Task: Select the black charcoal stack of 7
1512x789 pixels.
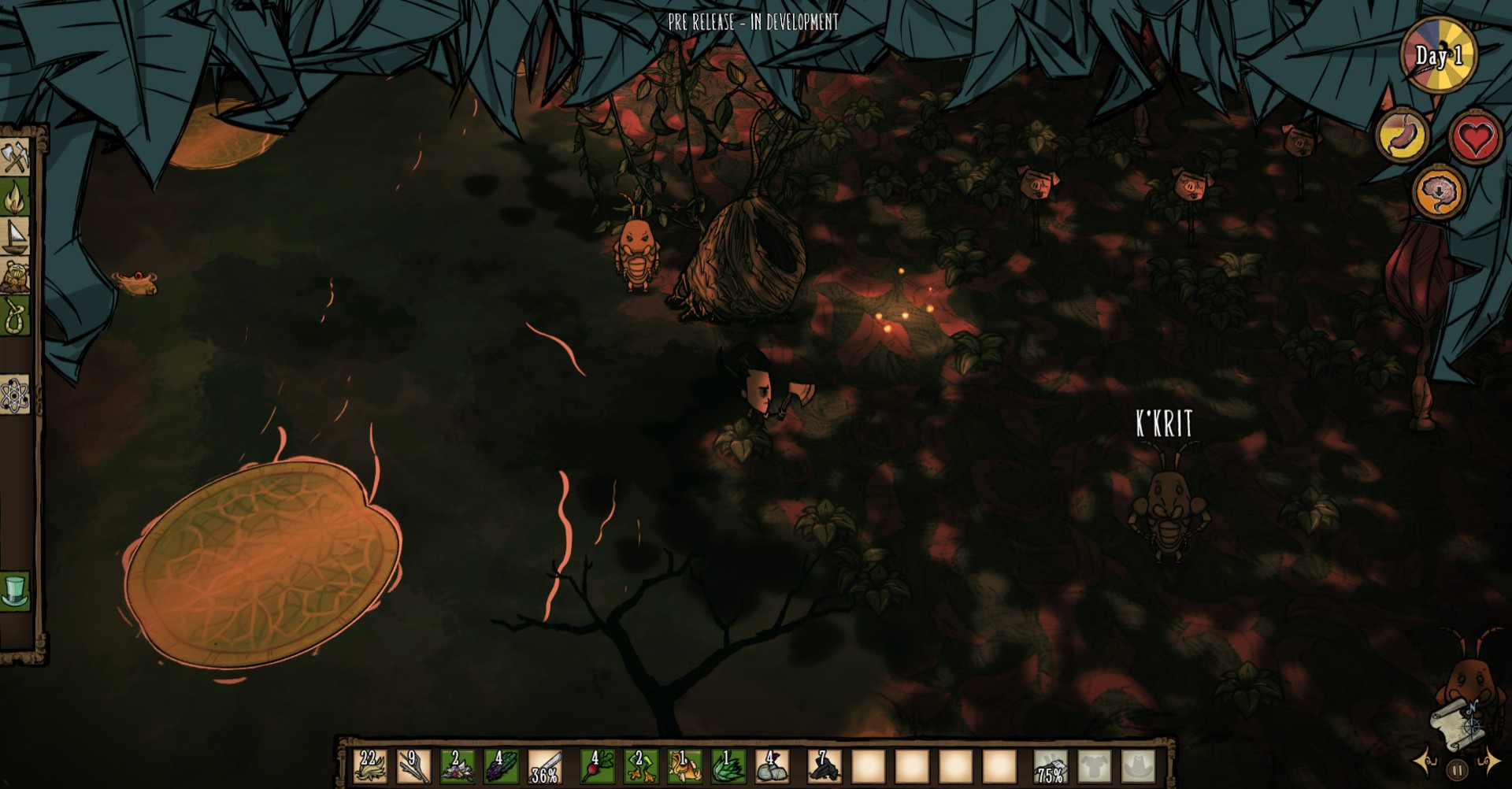Action: pyautogui.click(x=825, y=765)
